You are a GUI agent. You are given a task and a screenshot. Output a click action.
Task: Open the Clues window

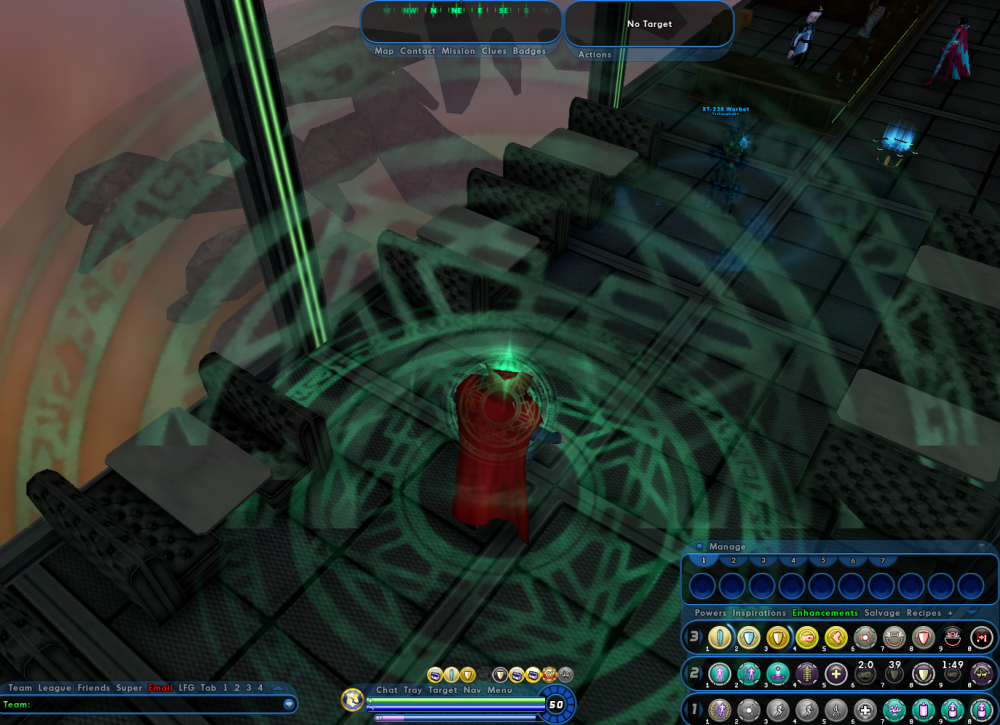(494, 51)
